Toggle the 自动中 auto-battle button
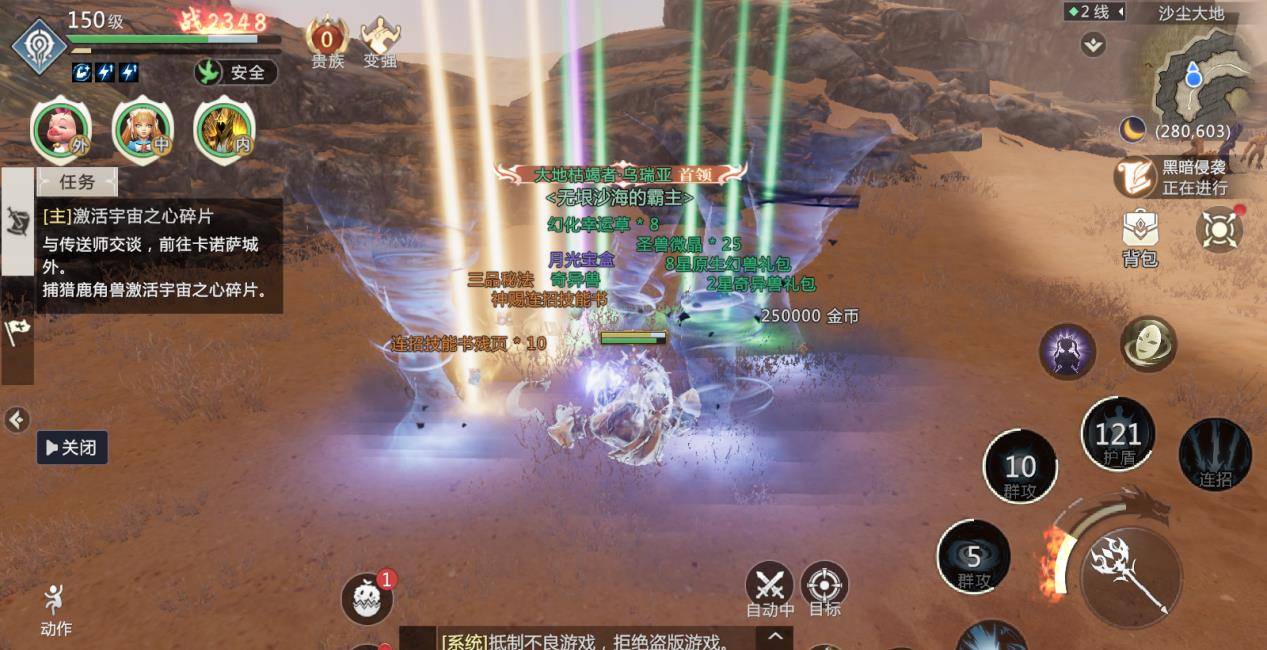1267x650 pixels. (770, 587)
